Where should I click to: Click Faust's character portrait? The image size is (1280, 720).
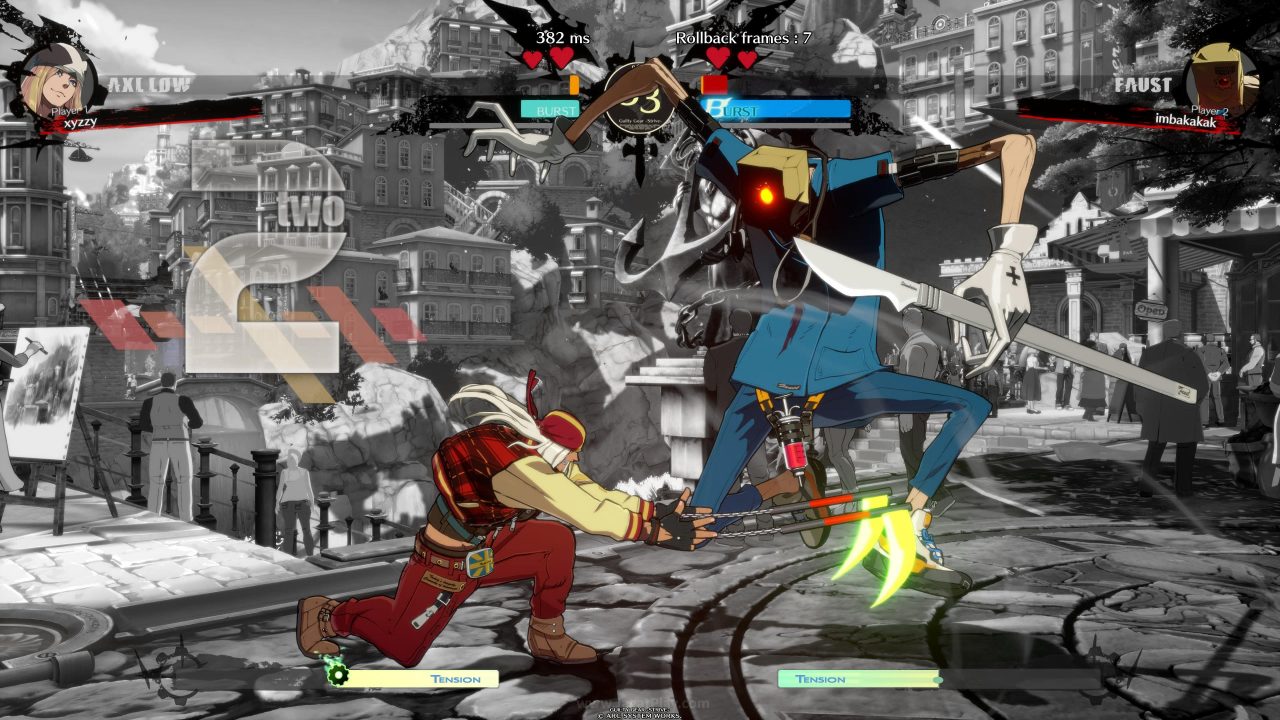[x=1221, y=79]
